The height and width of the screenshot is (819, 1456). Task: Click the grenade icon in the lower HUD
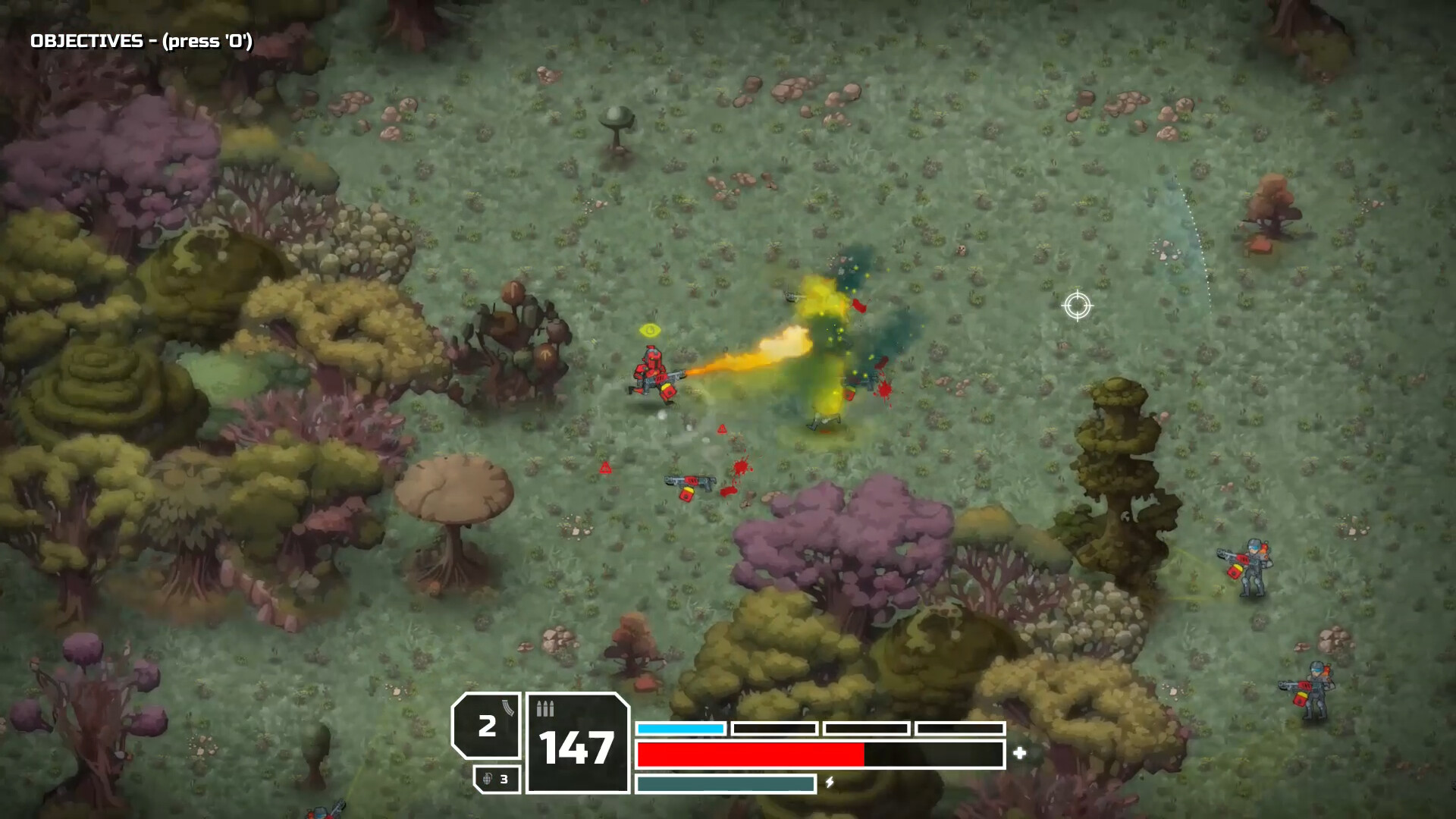tap(488, 778)
